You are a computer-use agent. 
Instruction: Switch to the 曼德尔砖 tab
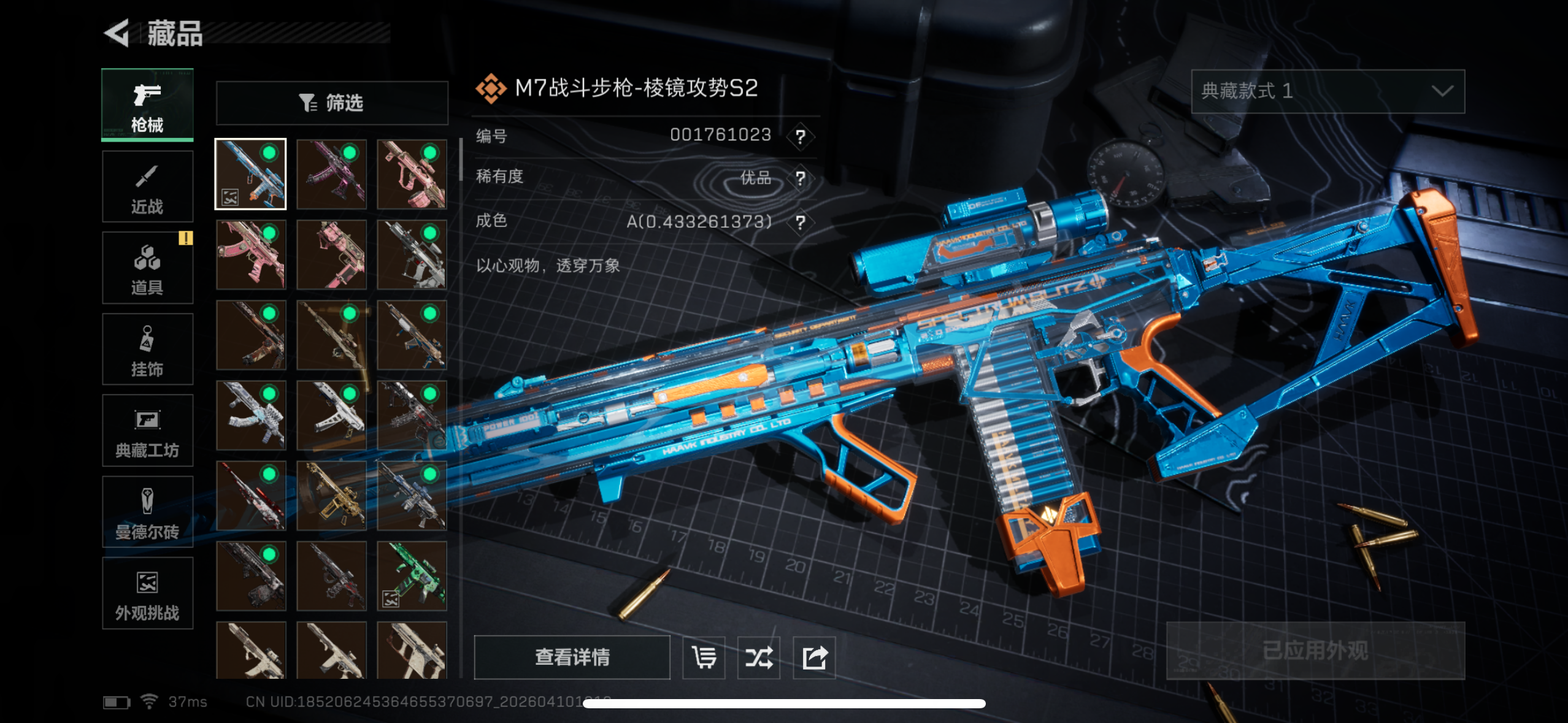147,512
